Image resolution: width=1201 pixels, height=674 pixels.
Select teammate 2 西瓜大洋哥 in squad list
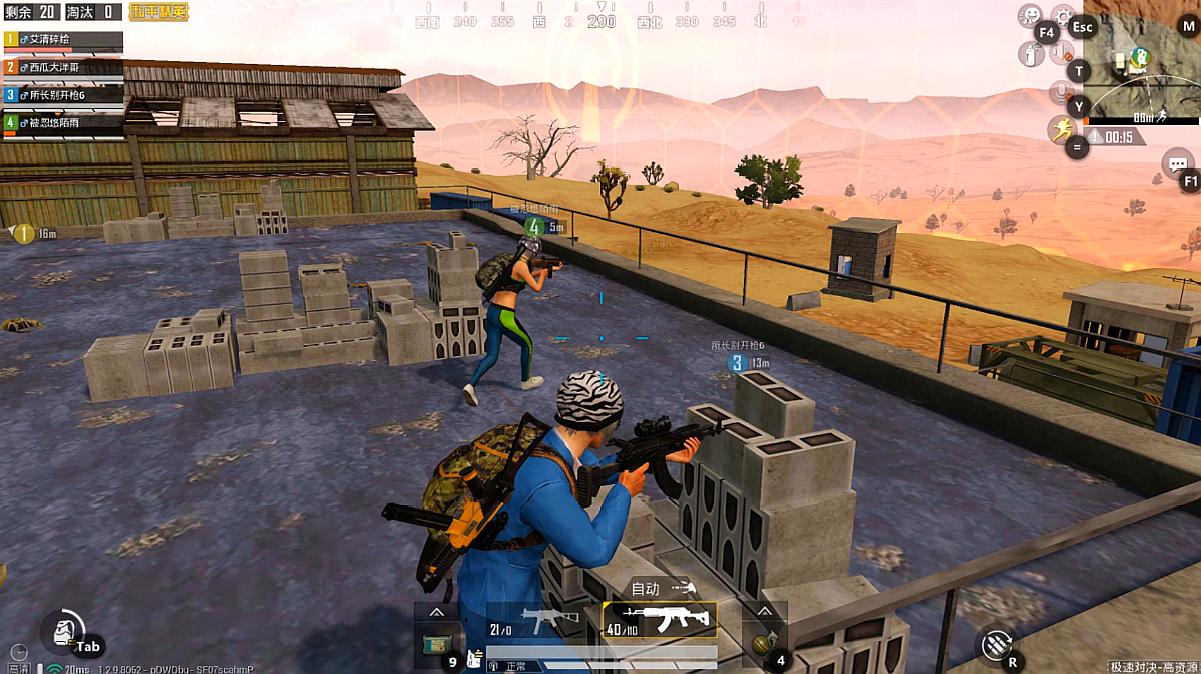pyautogui.click(x=63, y=67)
